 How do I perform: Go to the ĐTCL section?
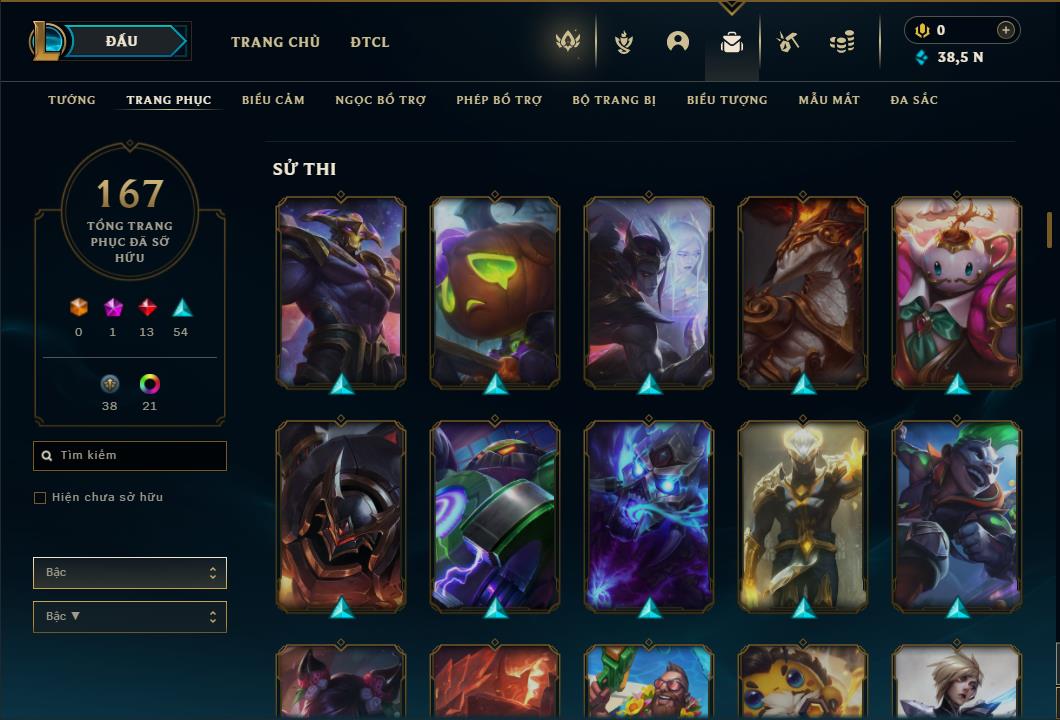tap(370, 42)
